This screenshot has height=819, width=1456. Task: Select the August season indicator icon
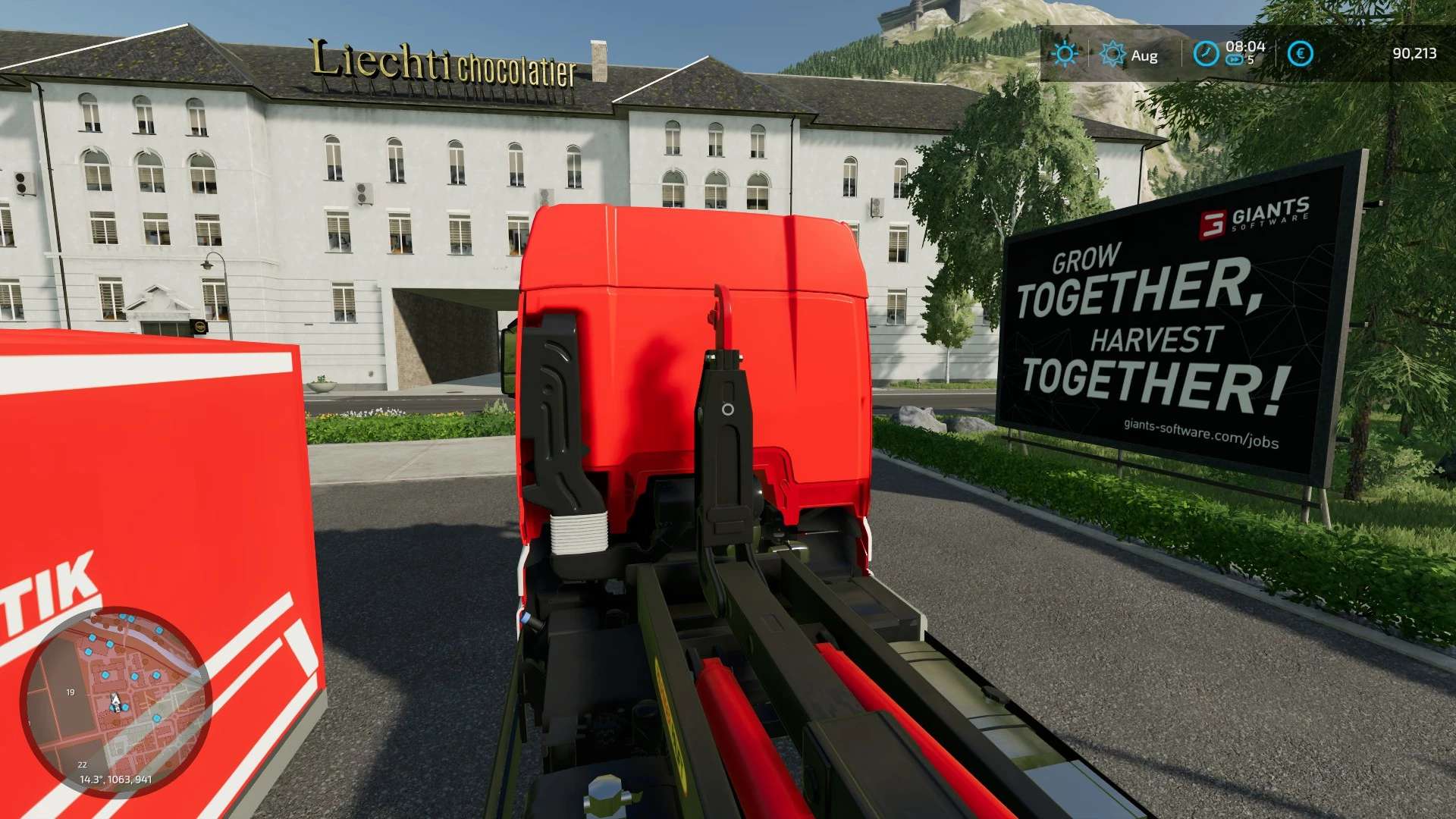(1112, 55)
